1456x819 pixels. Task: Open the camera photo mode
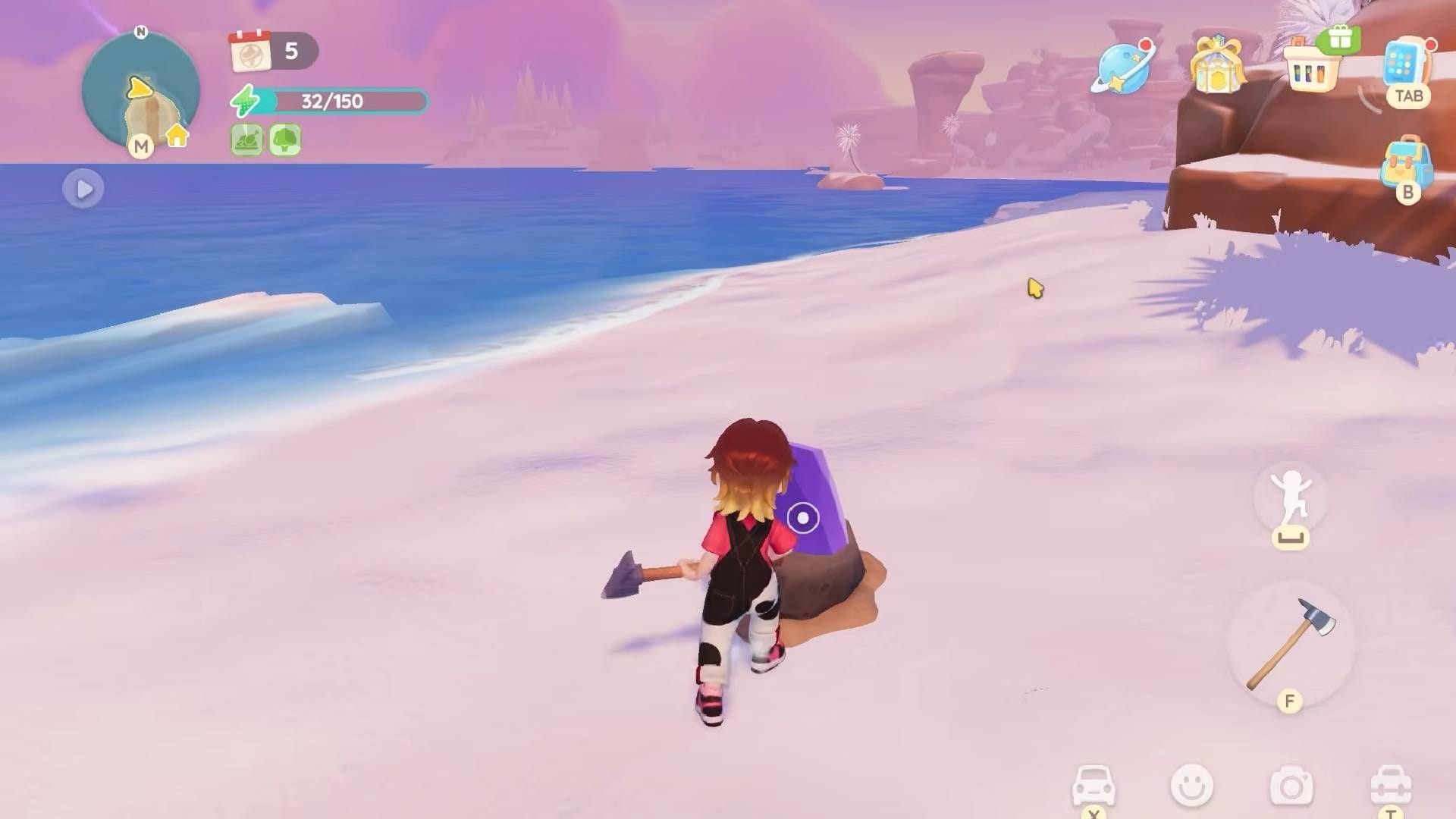[x=1291, y=787]
